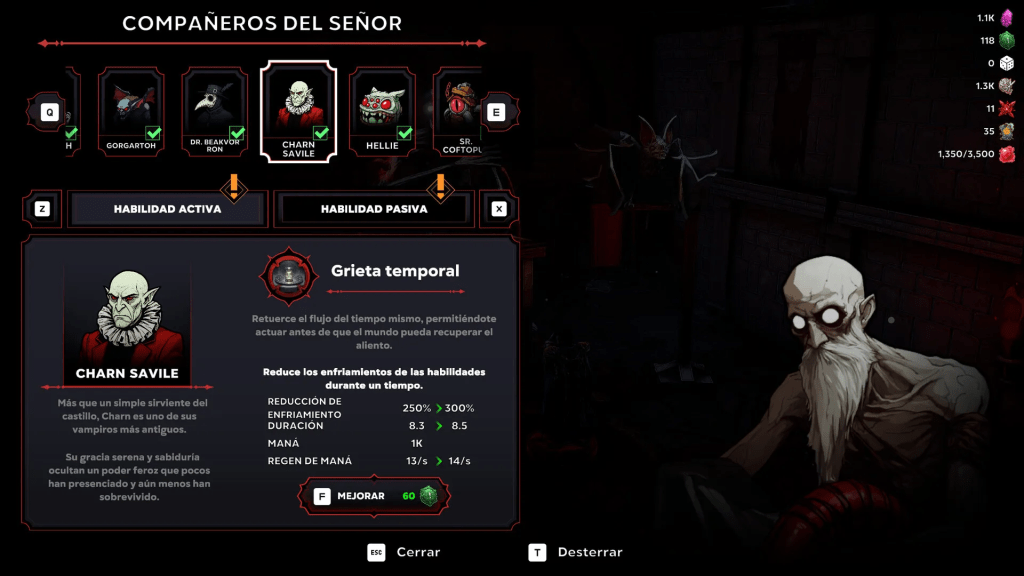The image size is (1024, 576).
Task: Pick the Hellie companion card
Action: (382, 111)
